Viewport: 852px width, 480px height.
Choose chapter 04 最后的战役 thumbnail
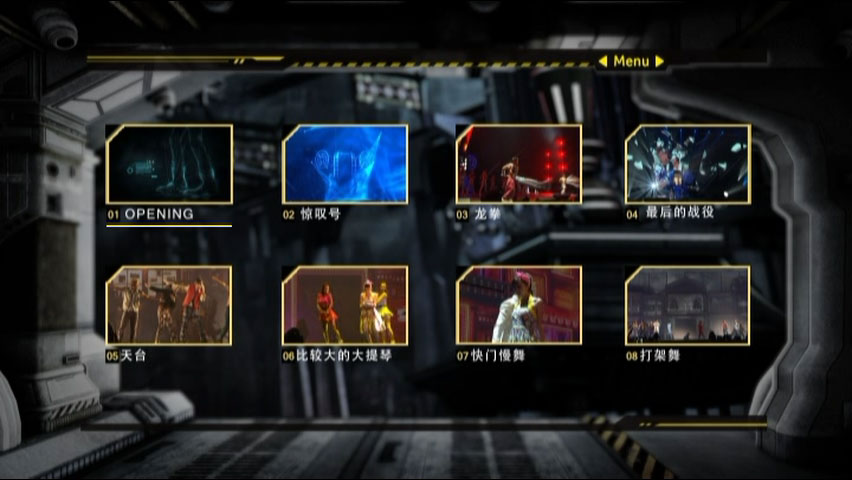pos(688,164)
